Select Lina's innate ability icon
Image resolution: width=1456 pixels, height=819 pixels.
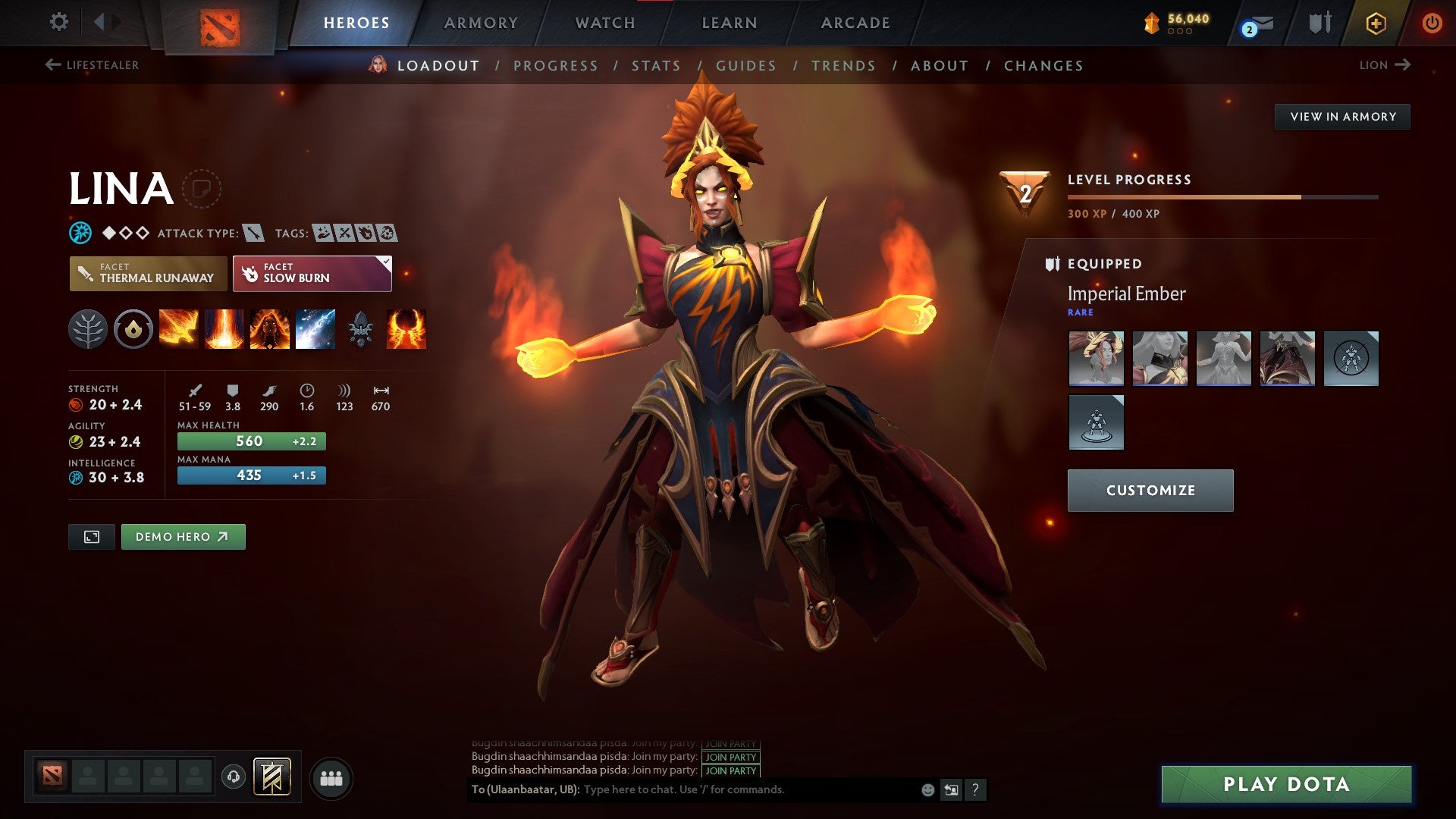pyautogui.click(x=134, y=329)
